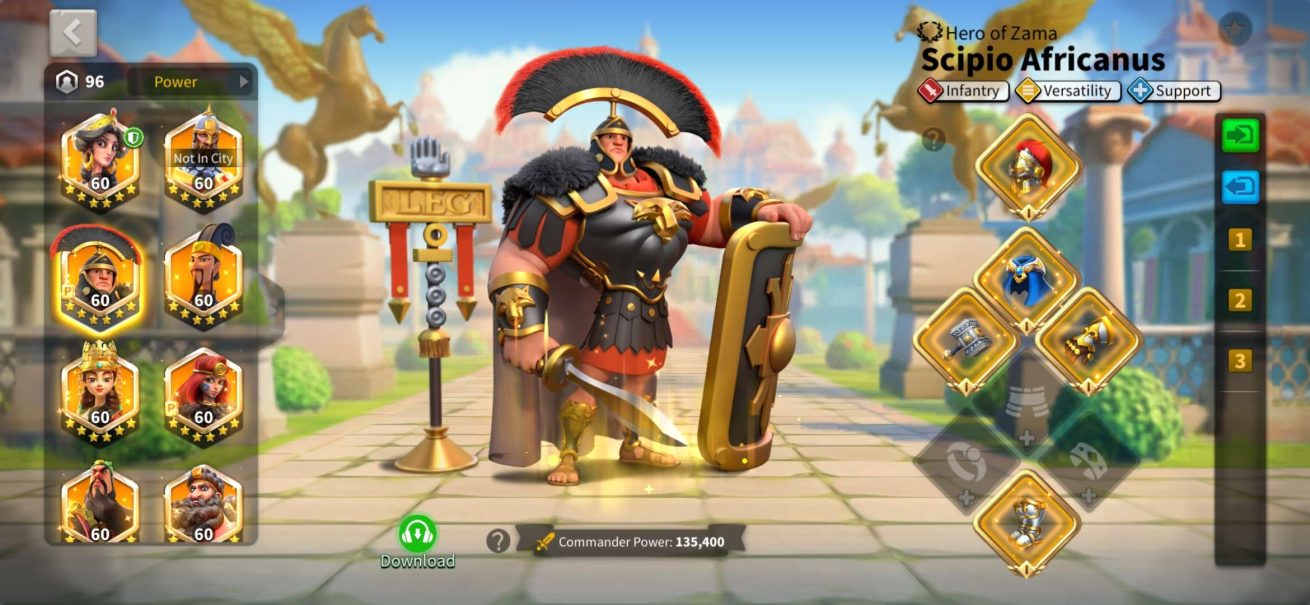Toggle the star favorite icon
1310x605 pixels.
point(1236,28)
